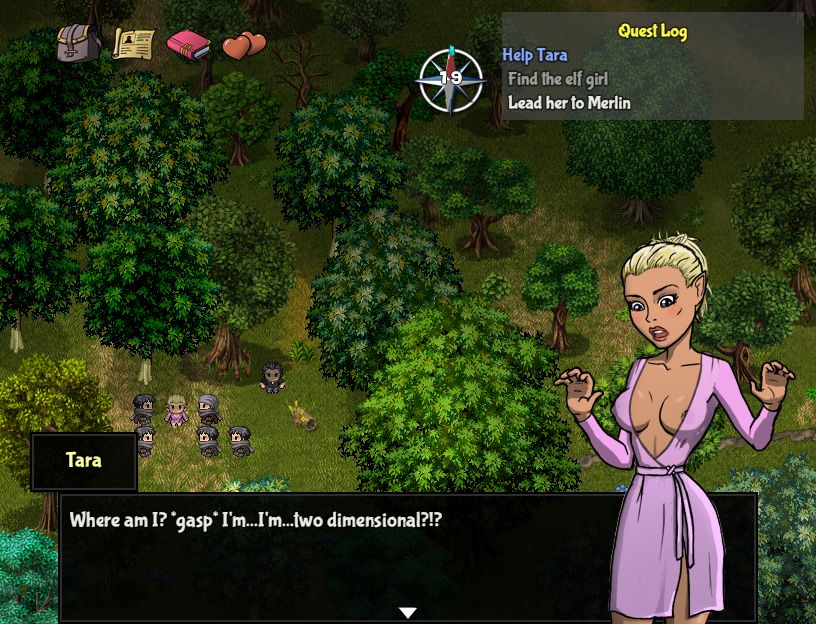816x624 pixels.
Task: Select the Help Tara quest entry
Action: coord(534,55)
